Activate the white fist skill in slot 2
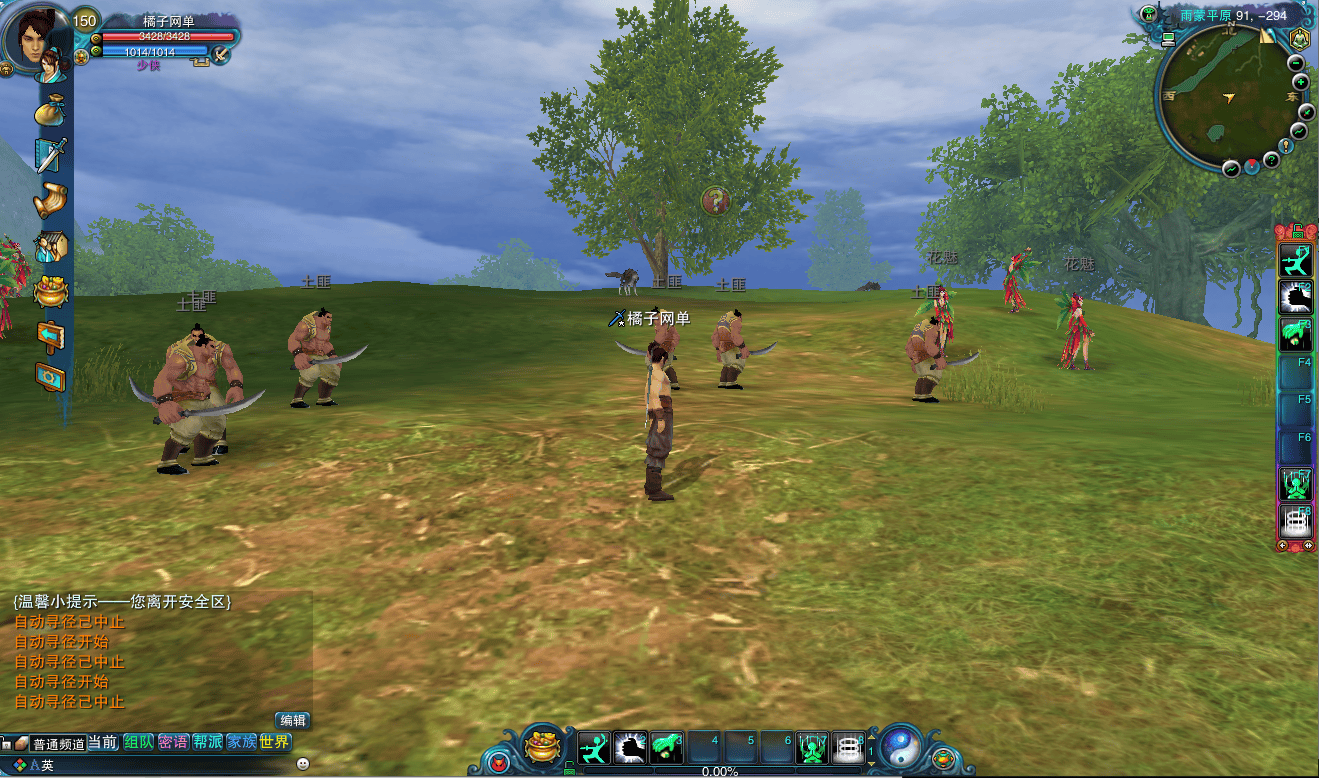Image resolution: width=1319 pixels, height=778 pixels. (x=631, y=747)
